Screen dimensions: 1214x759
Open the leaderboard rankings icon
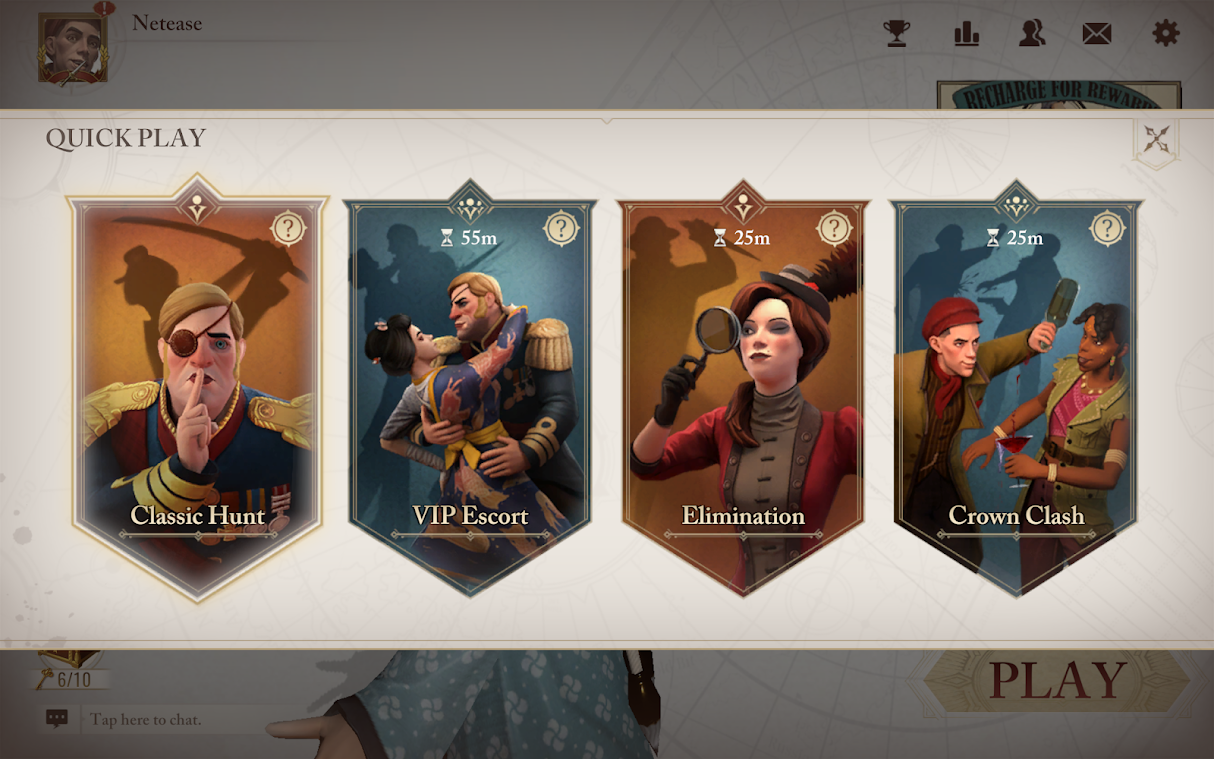point(966,34)
